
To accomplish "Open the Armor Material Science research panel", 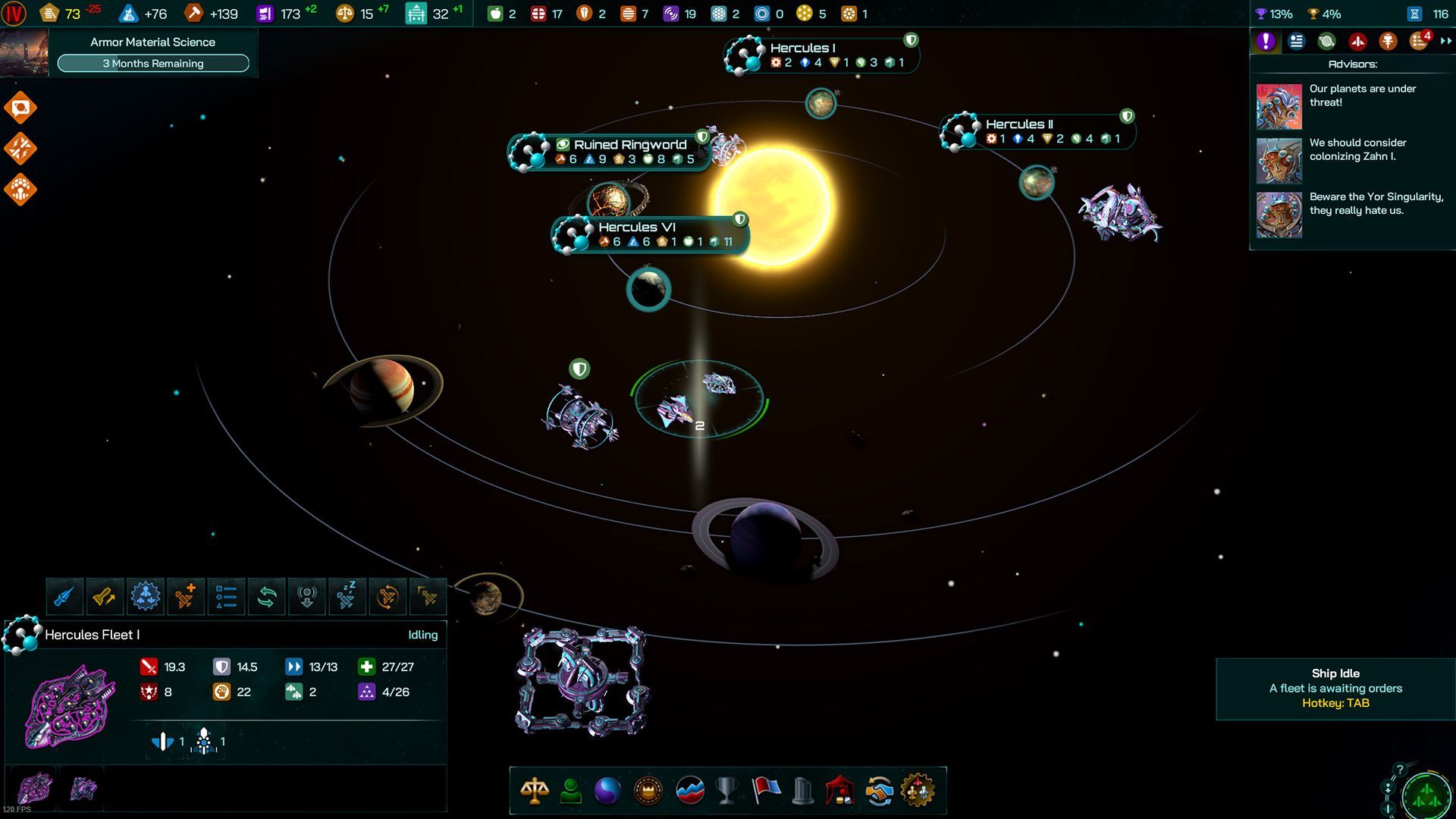I will [152, 52].
